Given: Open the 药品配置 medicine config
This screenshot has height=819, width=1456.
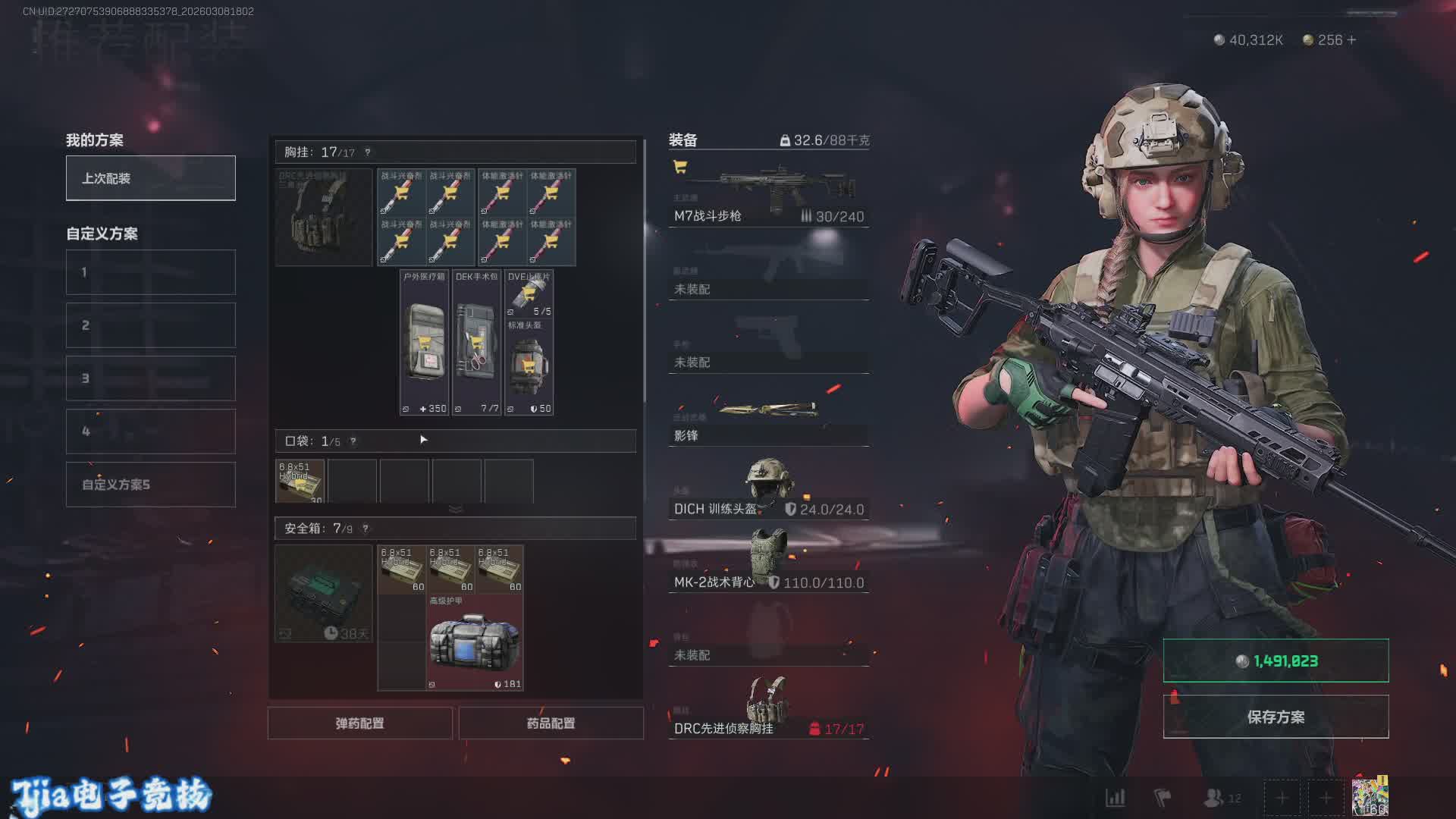Looking at the screenshot, I should point(551,723).
